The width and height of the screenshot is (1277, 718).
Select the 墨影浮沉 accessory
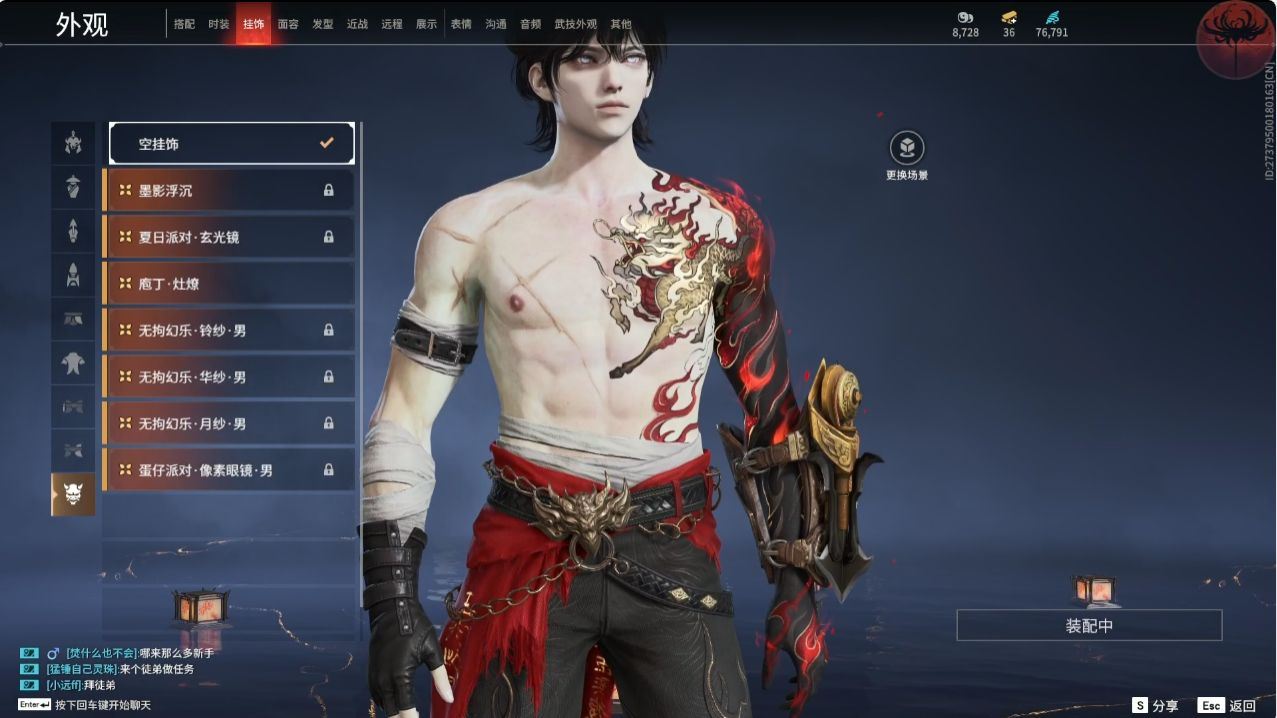pos(229,190)
